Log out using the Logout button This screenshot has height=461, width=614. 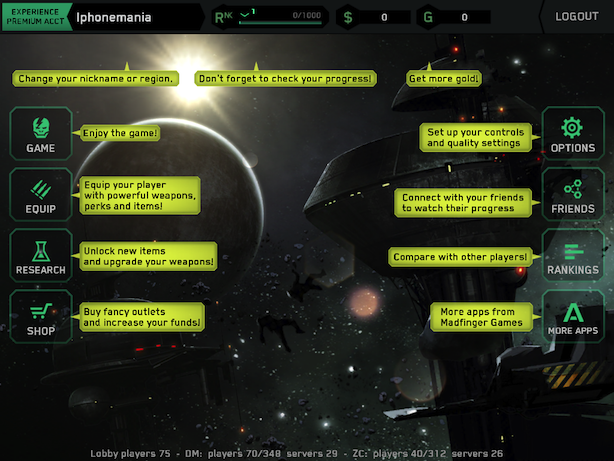point(576,17)
